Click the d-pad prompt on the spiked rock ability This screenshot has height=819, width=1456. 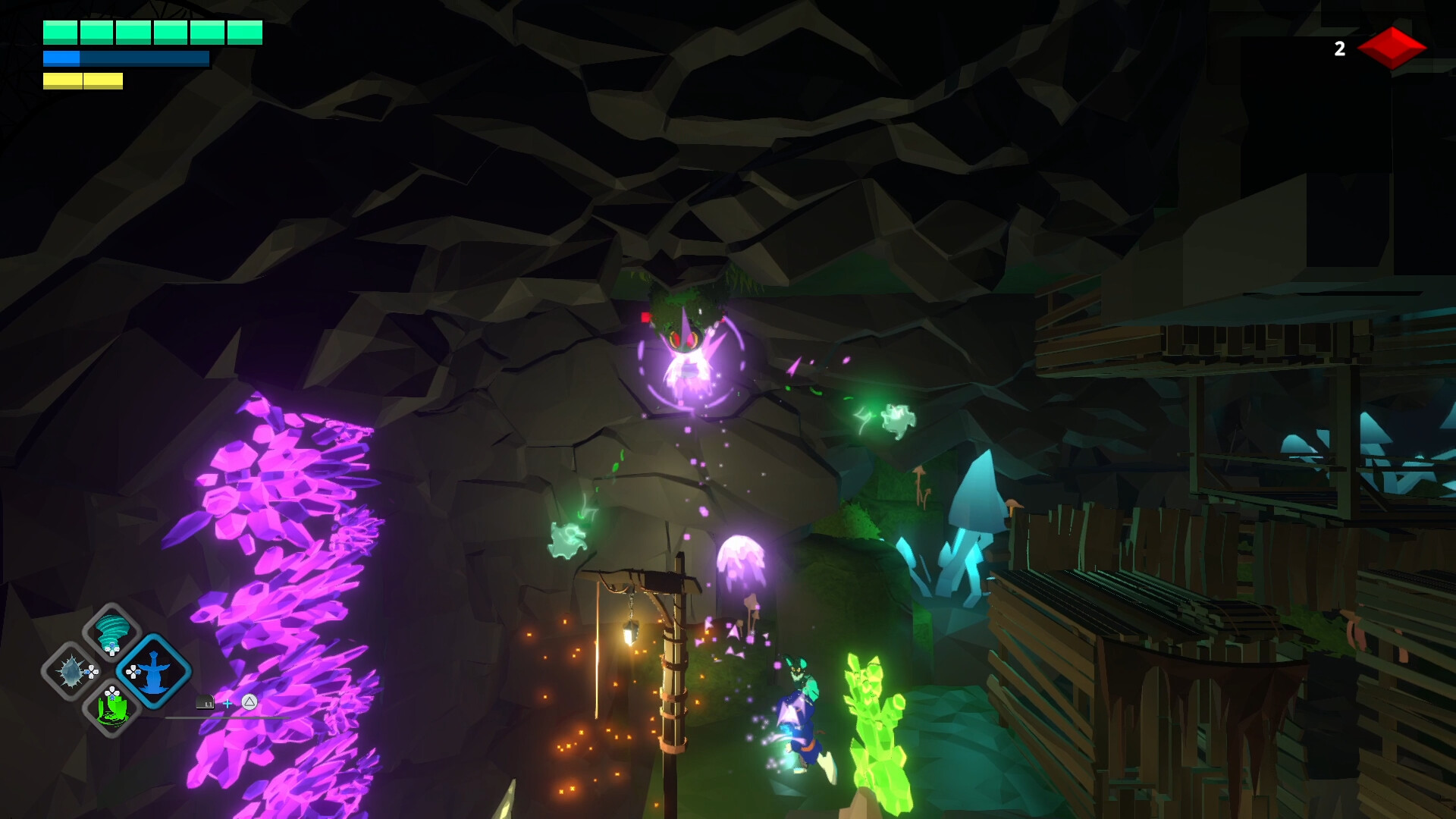(93, 673)
